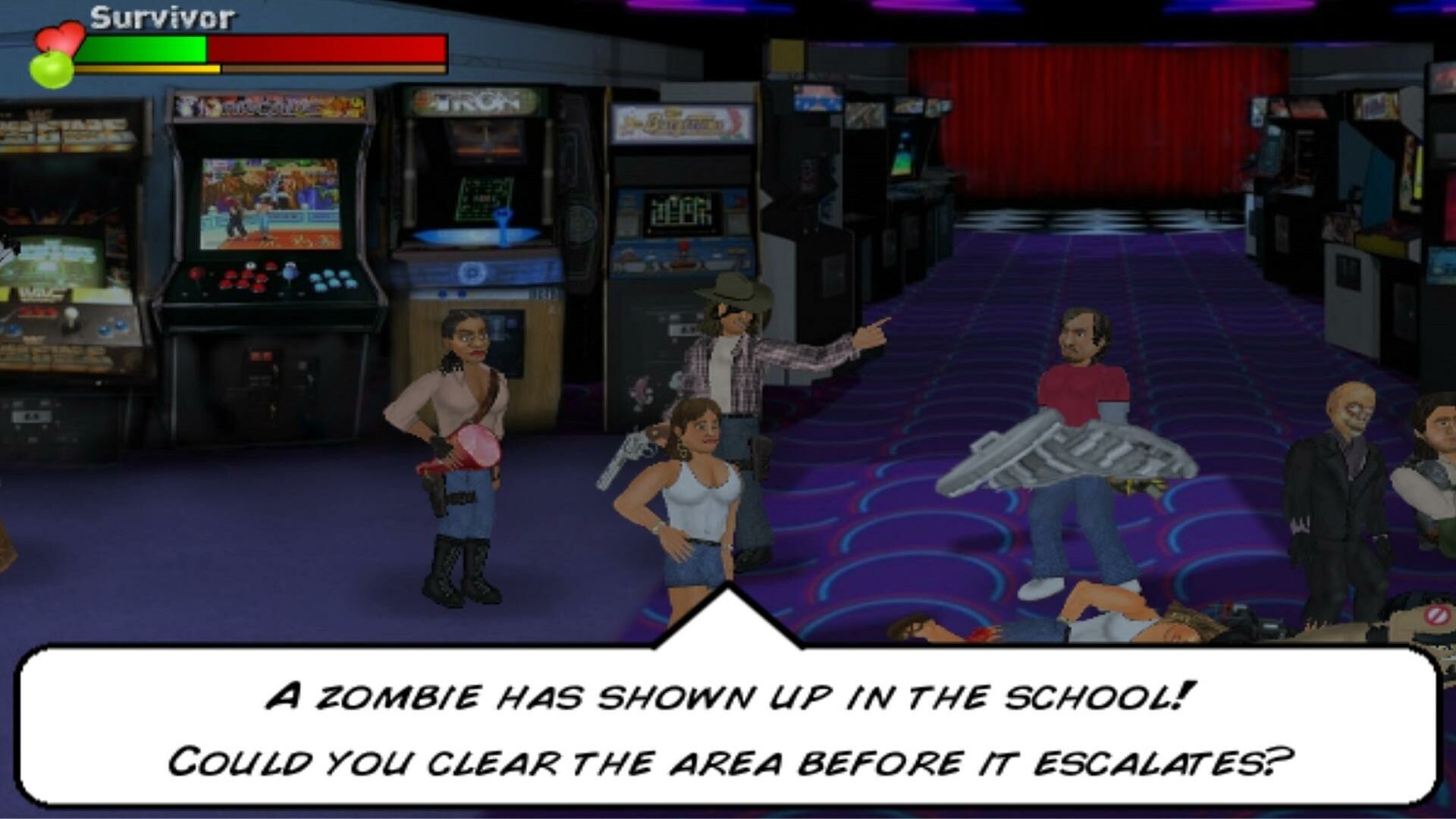Click the TRON arcade cabinet marquee
The height and width of the screenshot is (819, 1456).
[474, 102]
